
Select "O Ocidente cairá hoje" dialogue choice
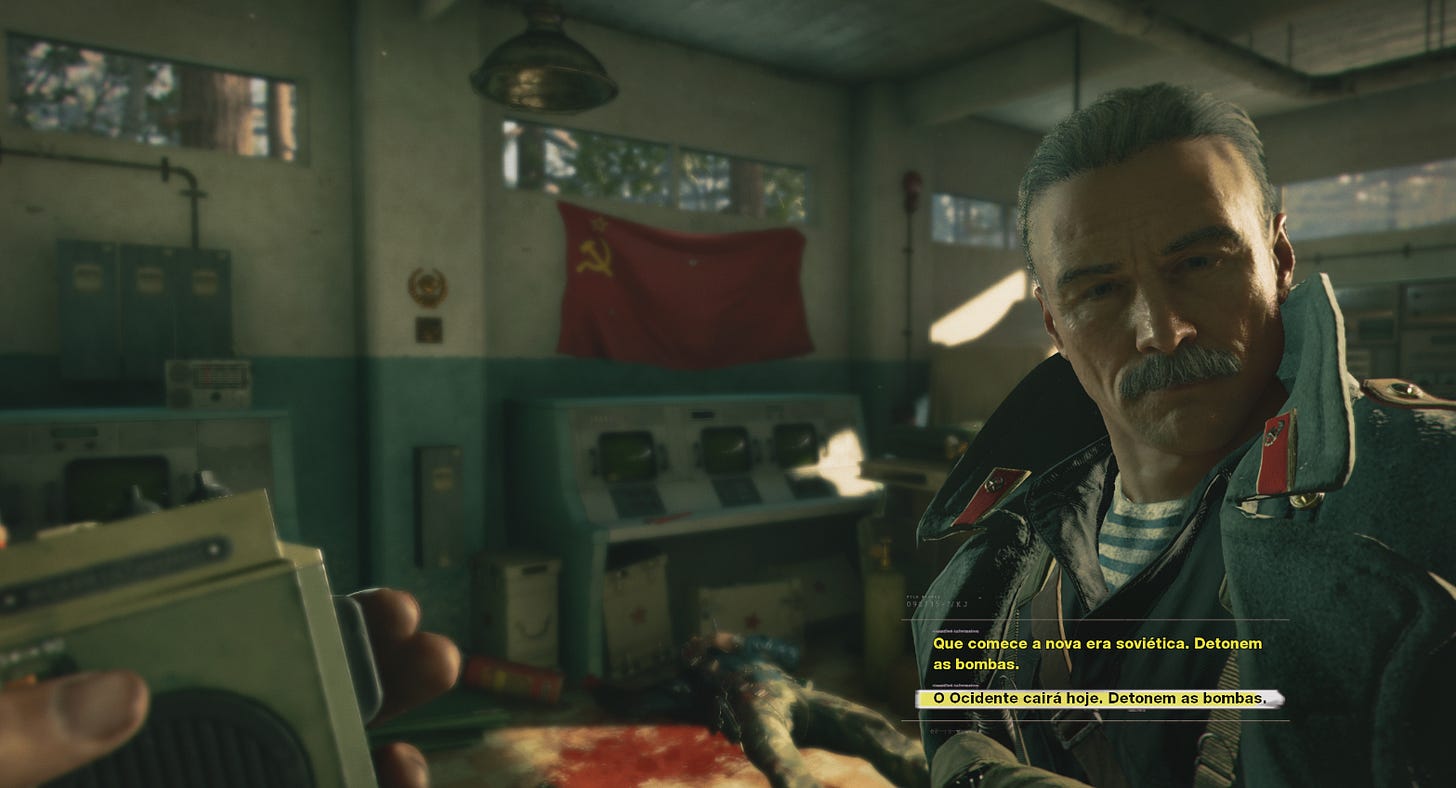[x=1098, y=698]
